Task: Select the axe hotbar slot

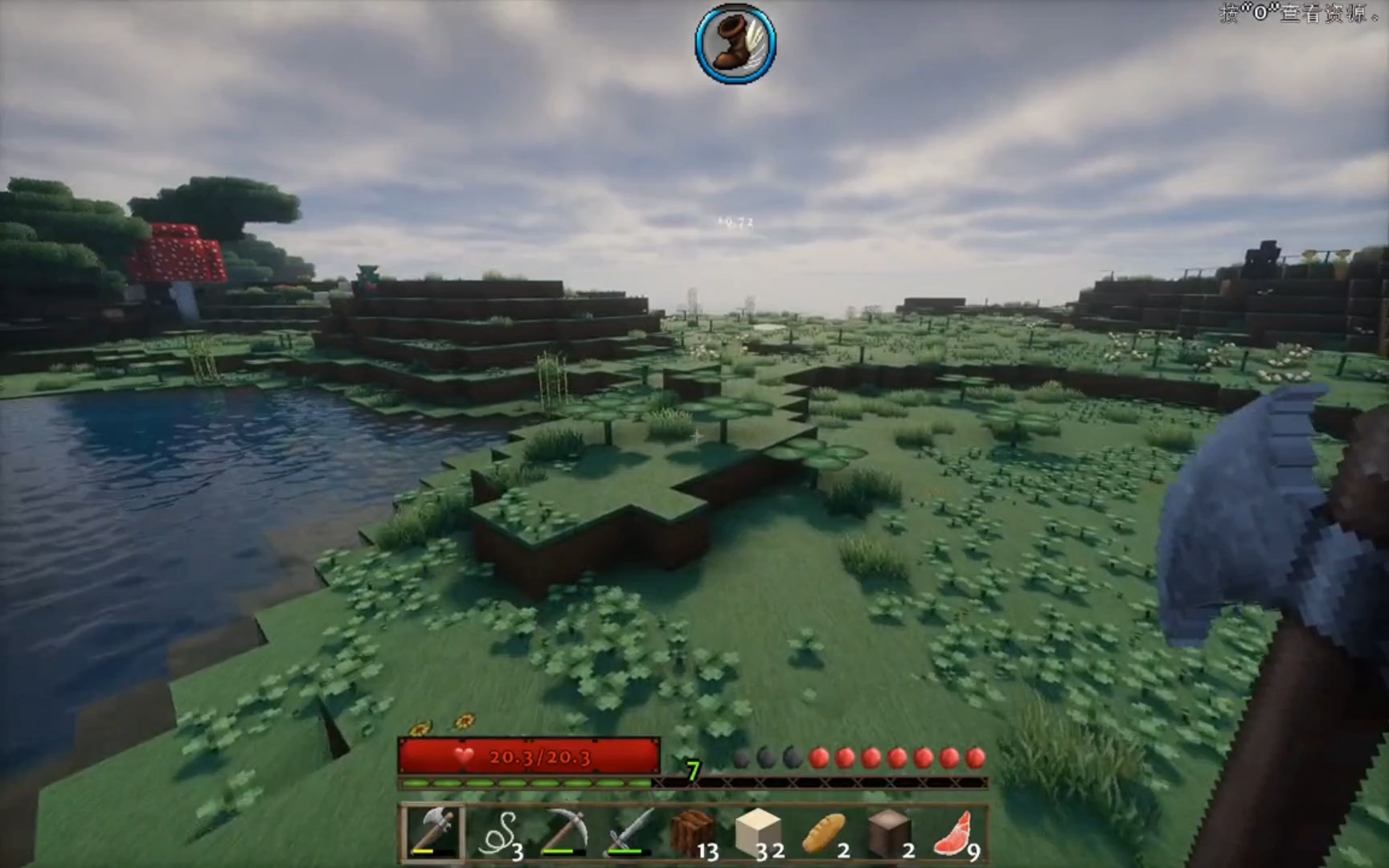Action: pyautogui.click(x=432, y=833)
